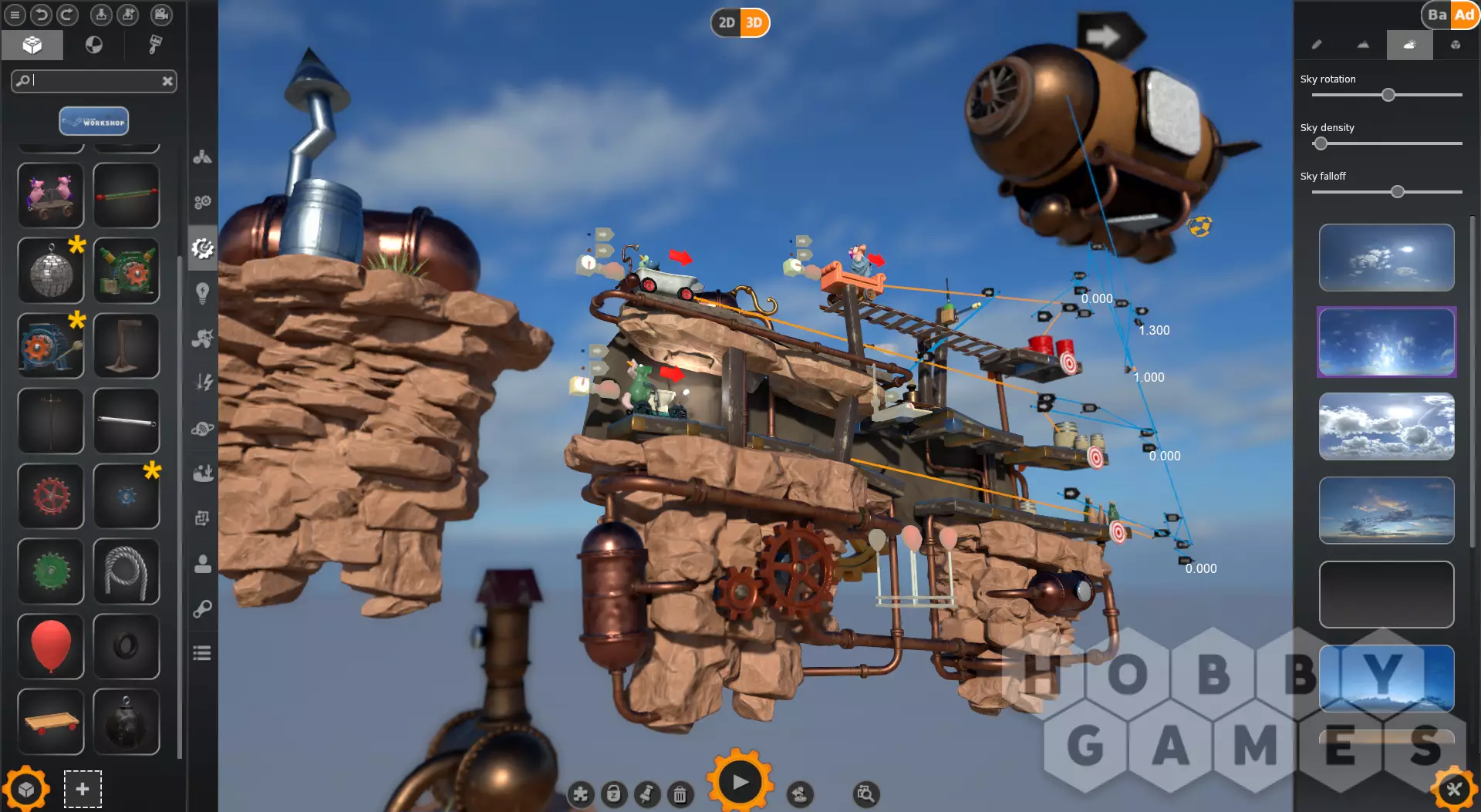Undo the last action
The image size is (1481, 812).
42,15
